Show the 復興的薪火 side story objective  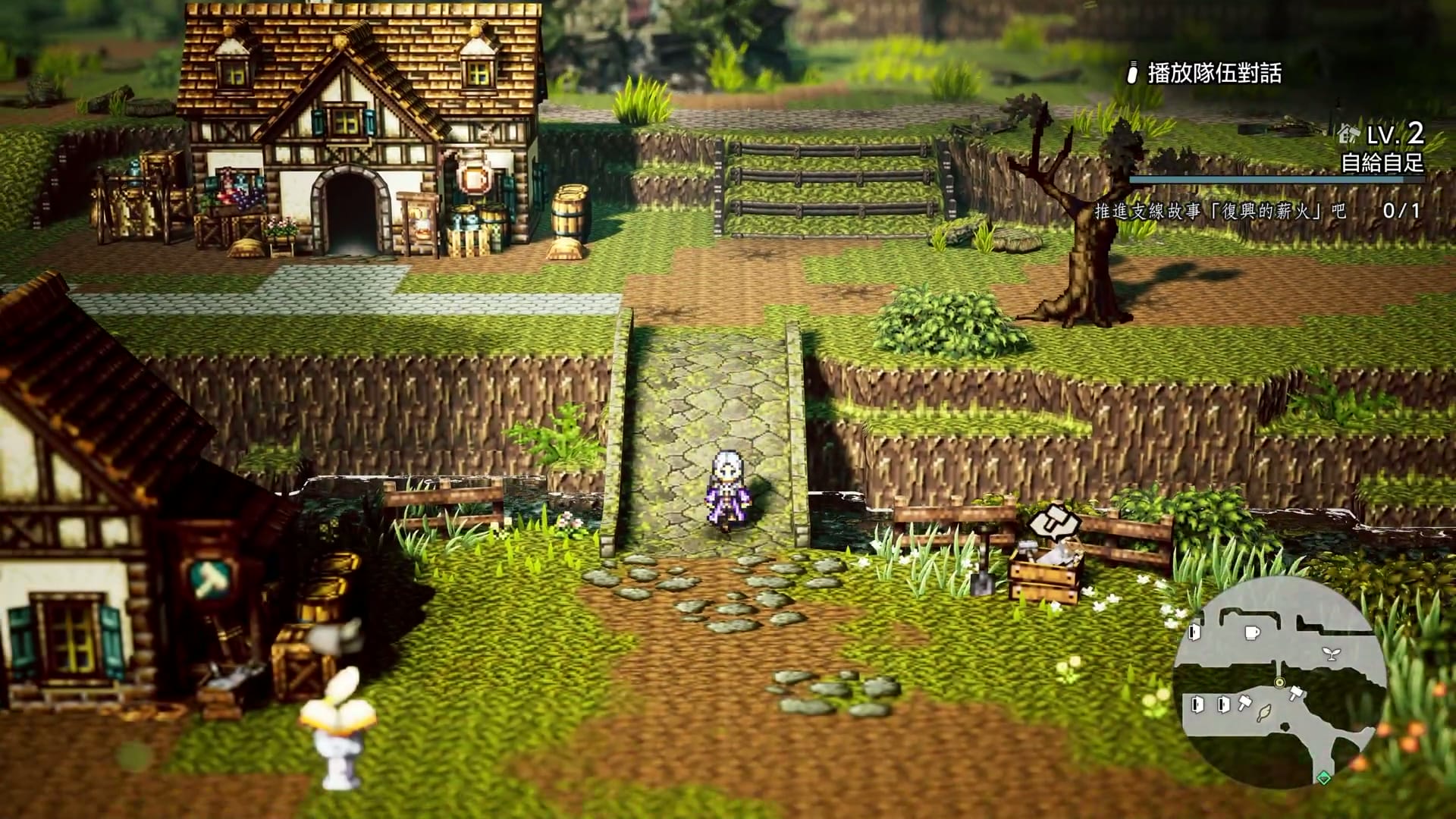[1220, 211]
